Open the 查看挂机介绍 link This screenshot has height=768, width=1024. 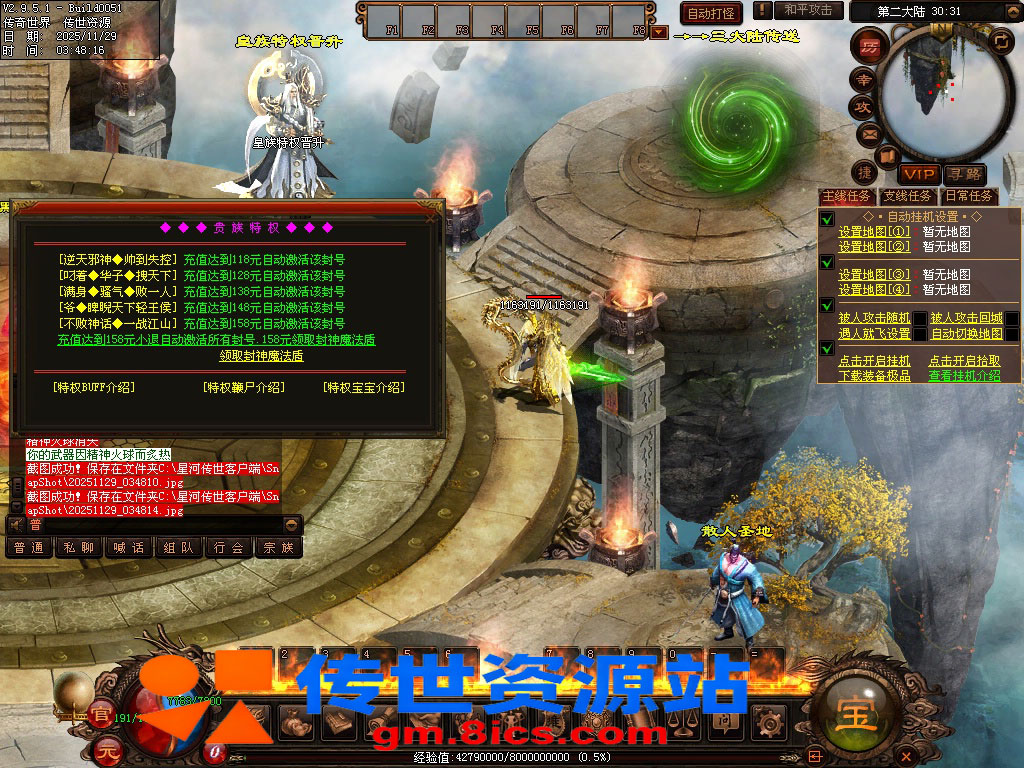964,376
